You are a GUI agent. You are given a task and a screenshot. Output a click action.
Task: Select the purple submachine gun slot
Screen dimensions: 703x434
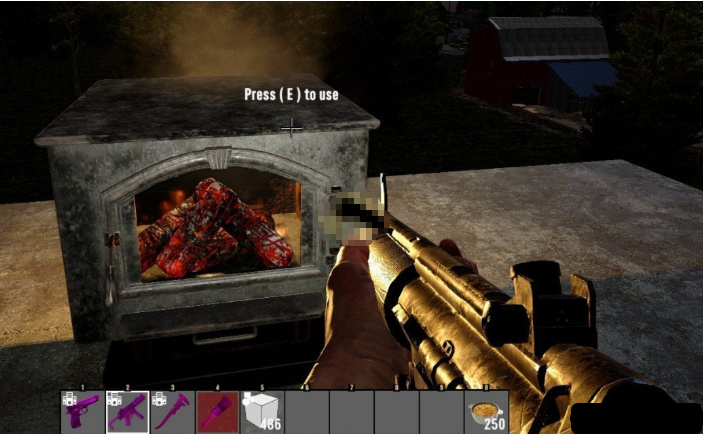pos(127,411)
